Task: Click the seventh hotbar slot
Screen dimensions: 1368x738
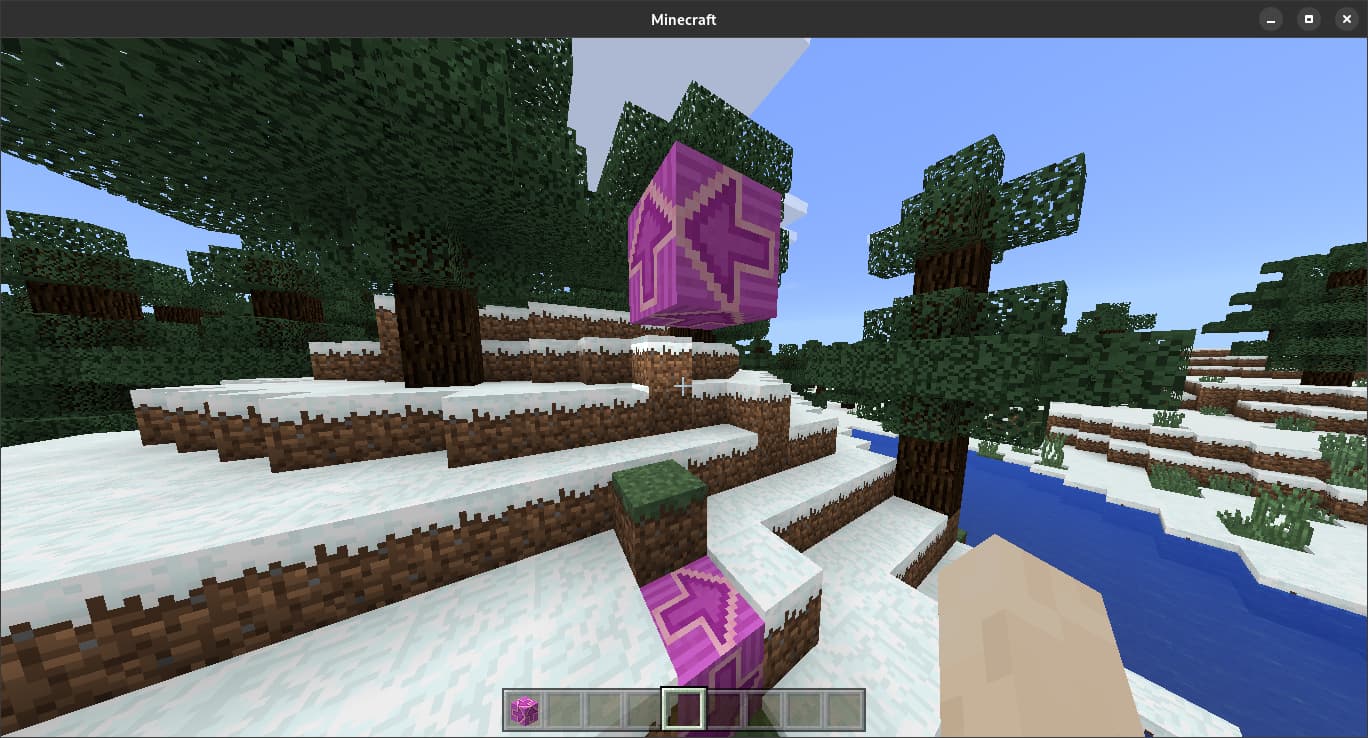Action: pyautogui.click(x=765, y=710)
